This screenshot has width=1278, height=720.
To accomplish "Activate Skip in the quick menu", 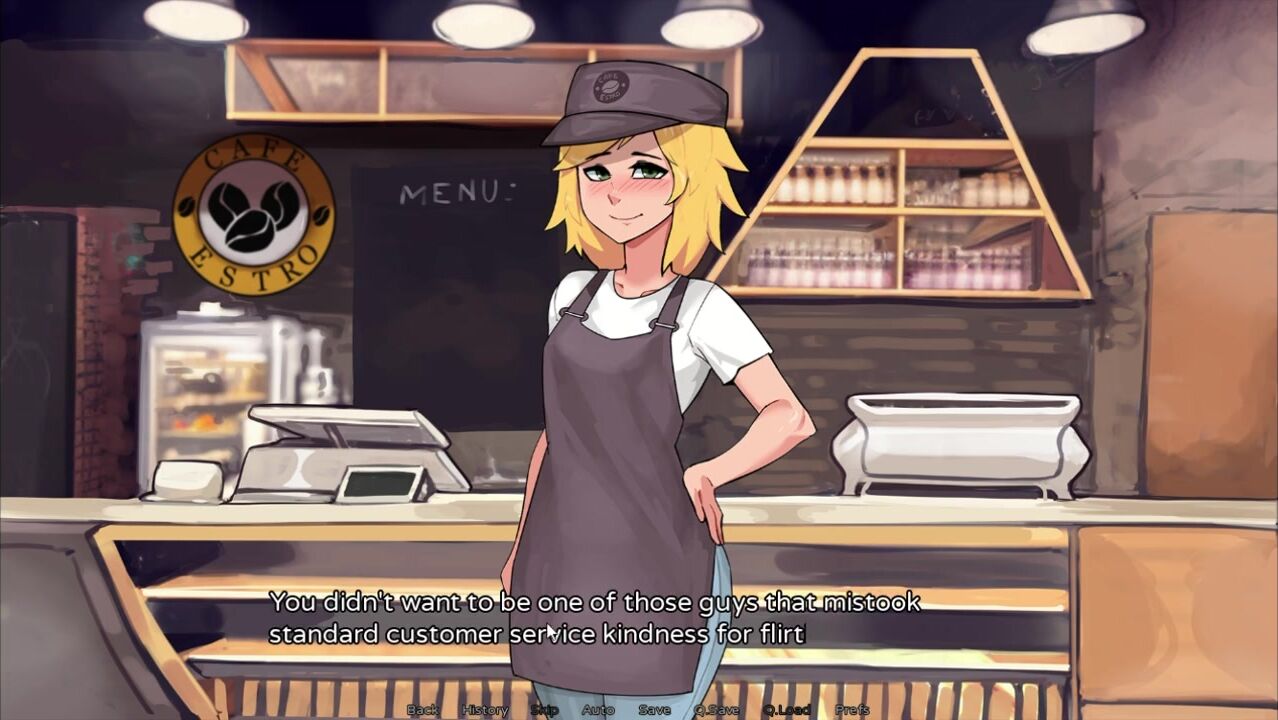I will tap(544, 710).
